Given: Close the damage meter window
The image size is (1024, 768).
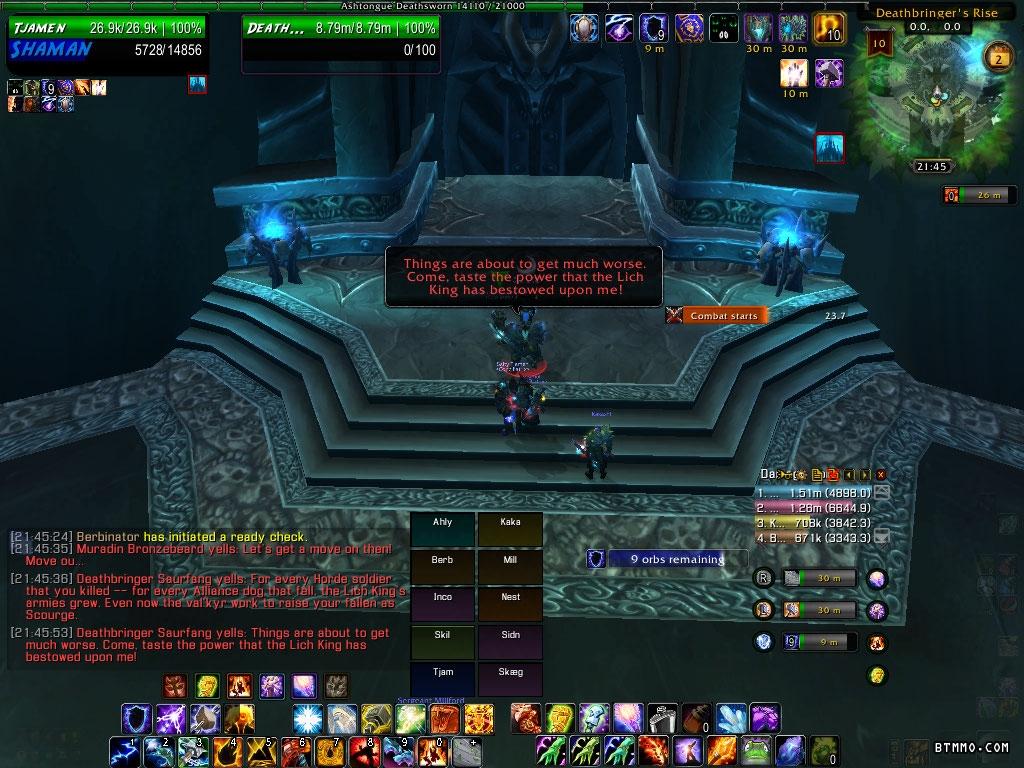Looking at the screenshot, I should [x=881, y=474].
